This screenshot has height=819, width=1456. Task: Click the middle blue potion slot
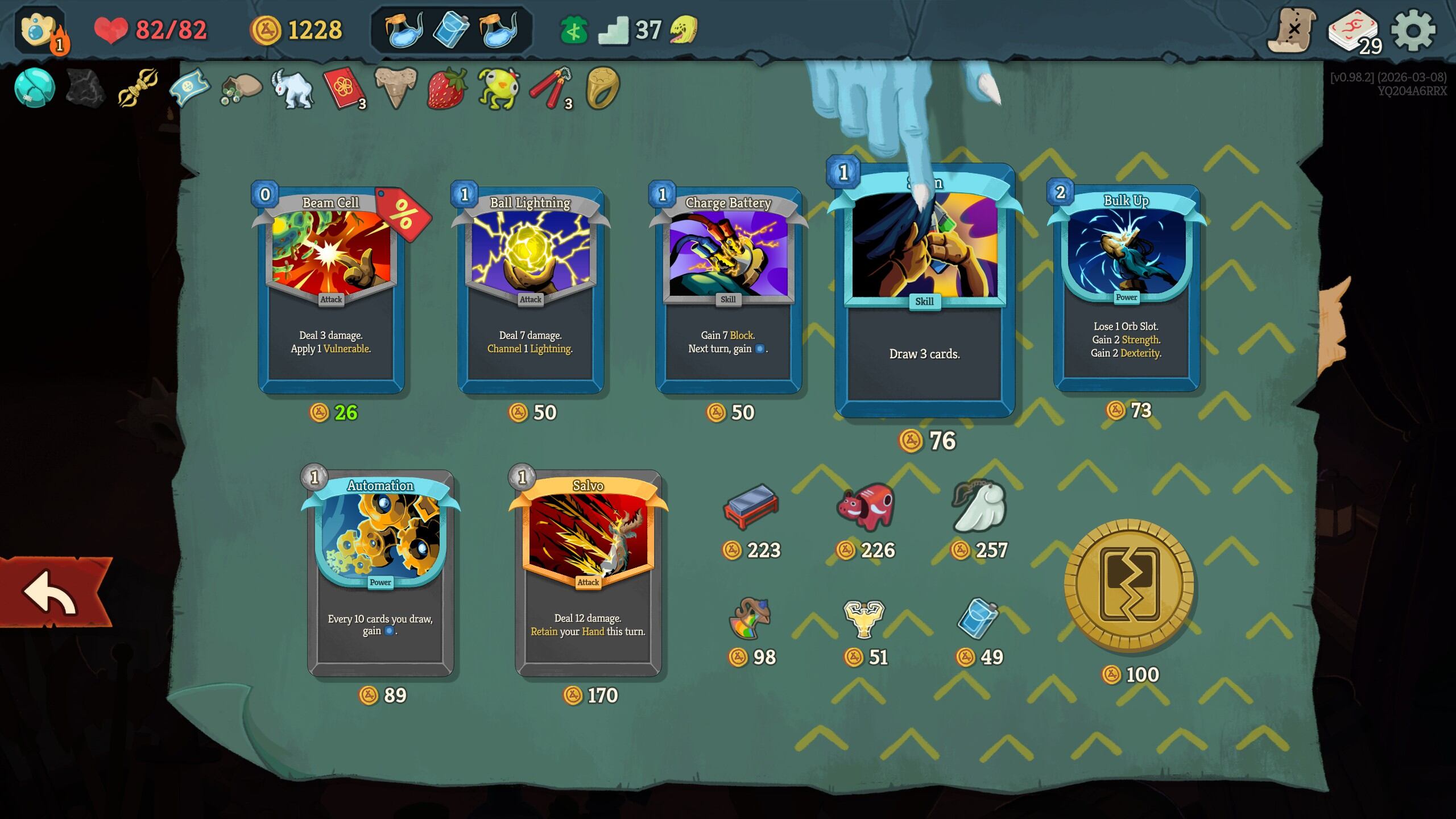pyautogui.click(x=451, y=29)
